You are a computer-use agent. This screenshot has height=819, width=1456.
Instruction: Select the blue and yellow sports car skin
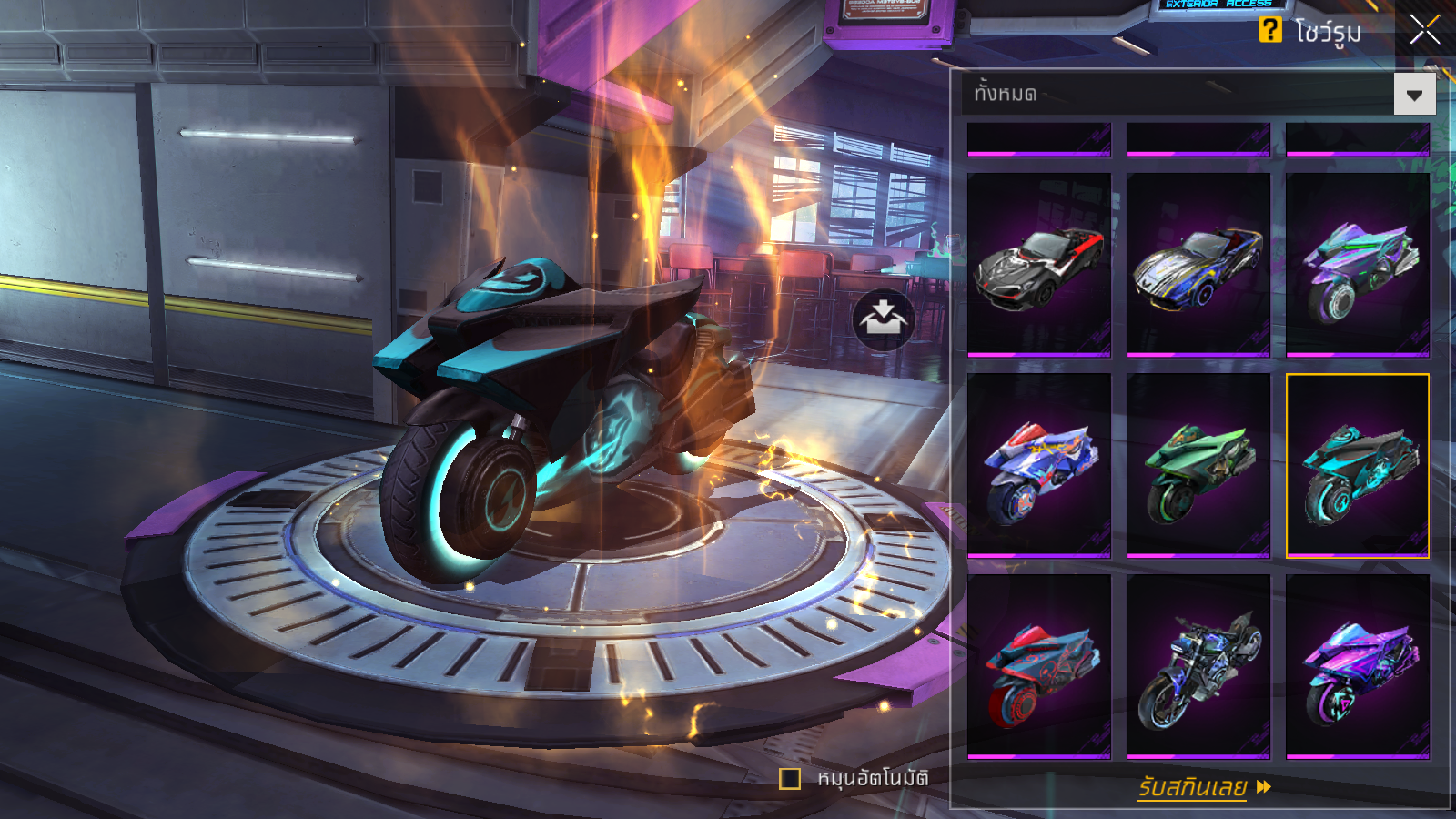click(x=1198, y=264)
